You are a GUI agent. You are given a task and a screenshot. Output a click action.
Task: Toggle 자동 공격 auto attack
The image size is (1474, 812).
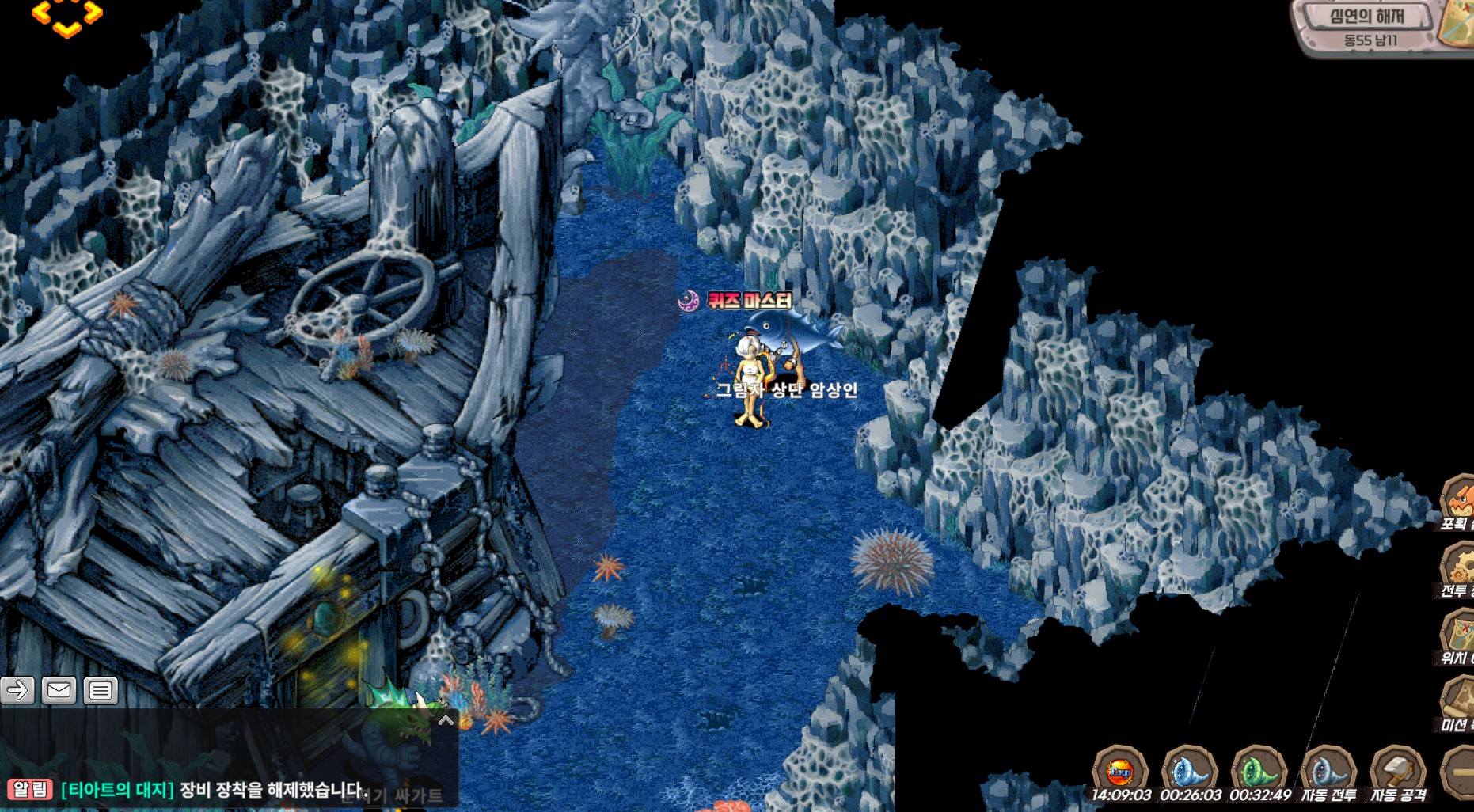point(1398,772)
